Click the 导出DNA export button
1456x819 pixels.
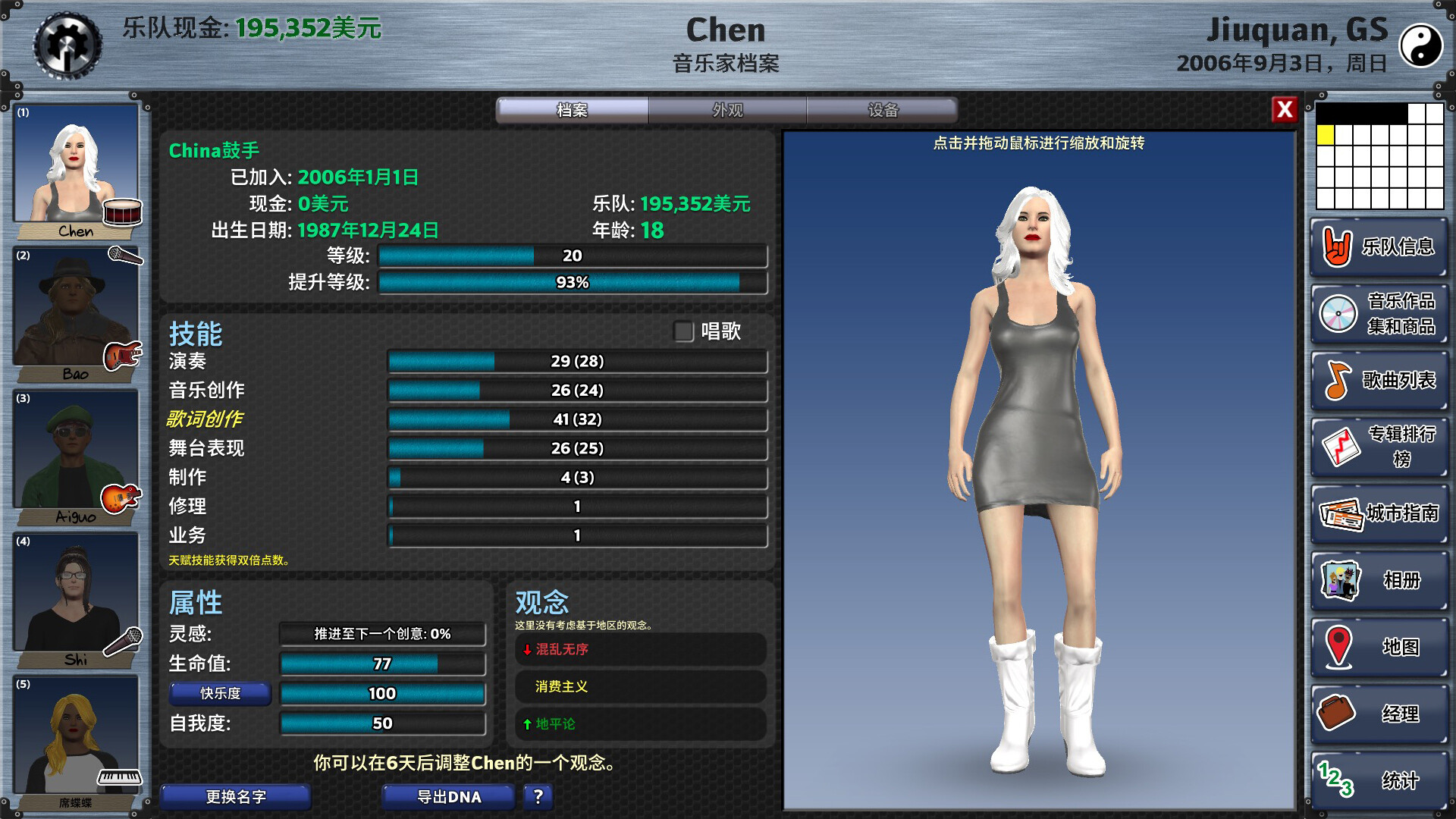click(x=448, y=797)
